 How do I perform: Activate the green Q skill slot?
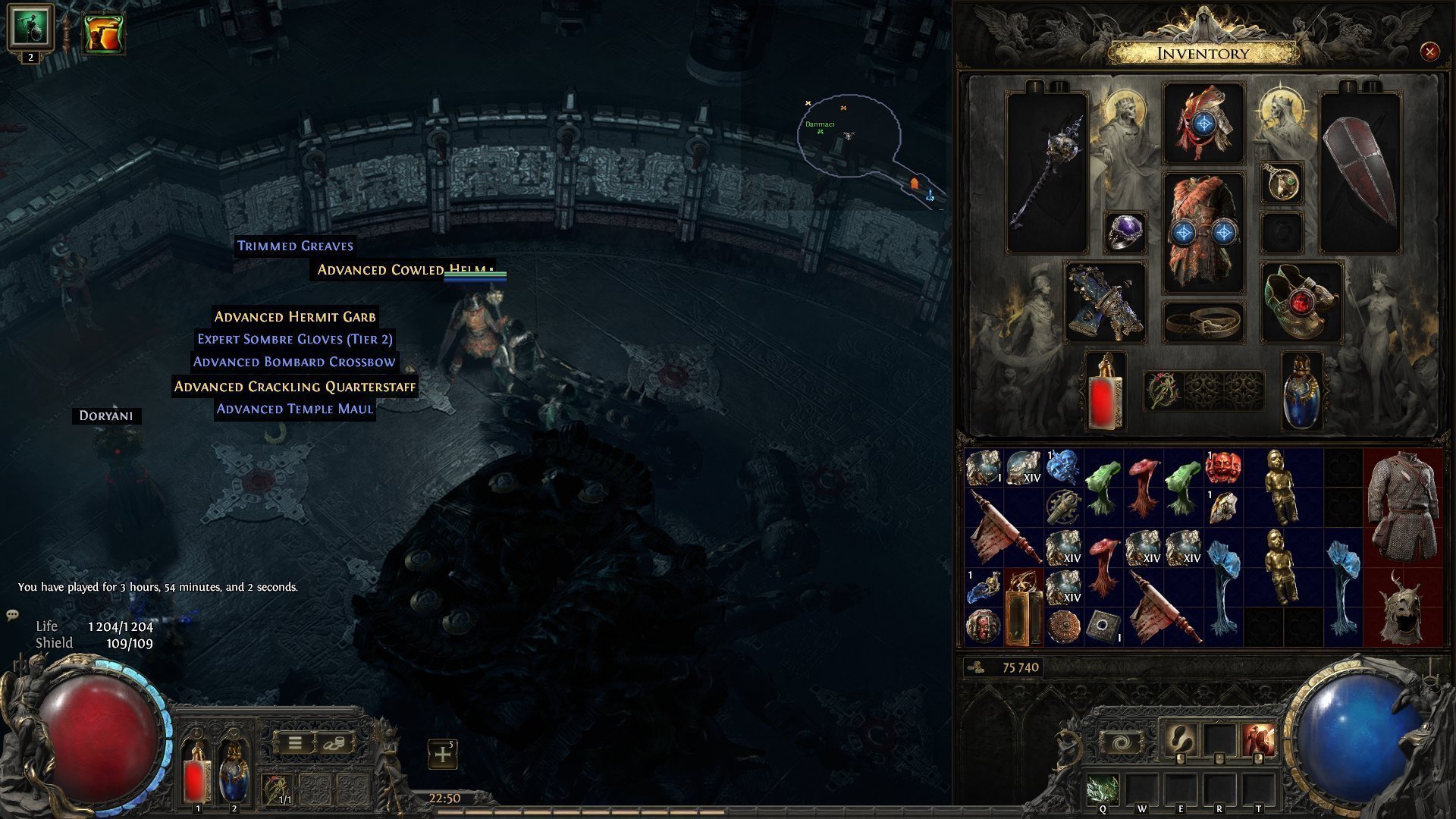[1103, 791]
